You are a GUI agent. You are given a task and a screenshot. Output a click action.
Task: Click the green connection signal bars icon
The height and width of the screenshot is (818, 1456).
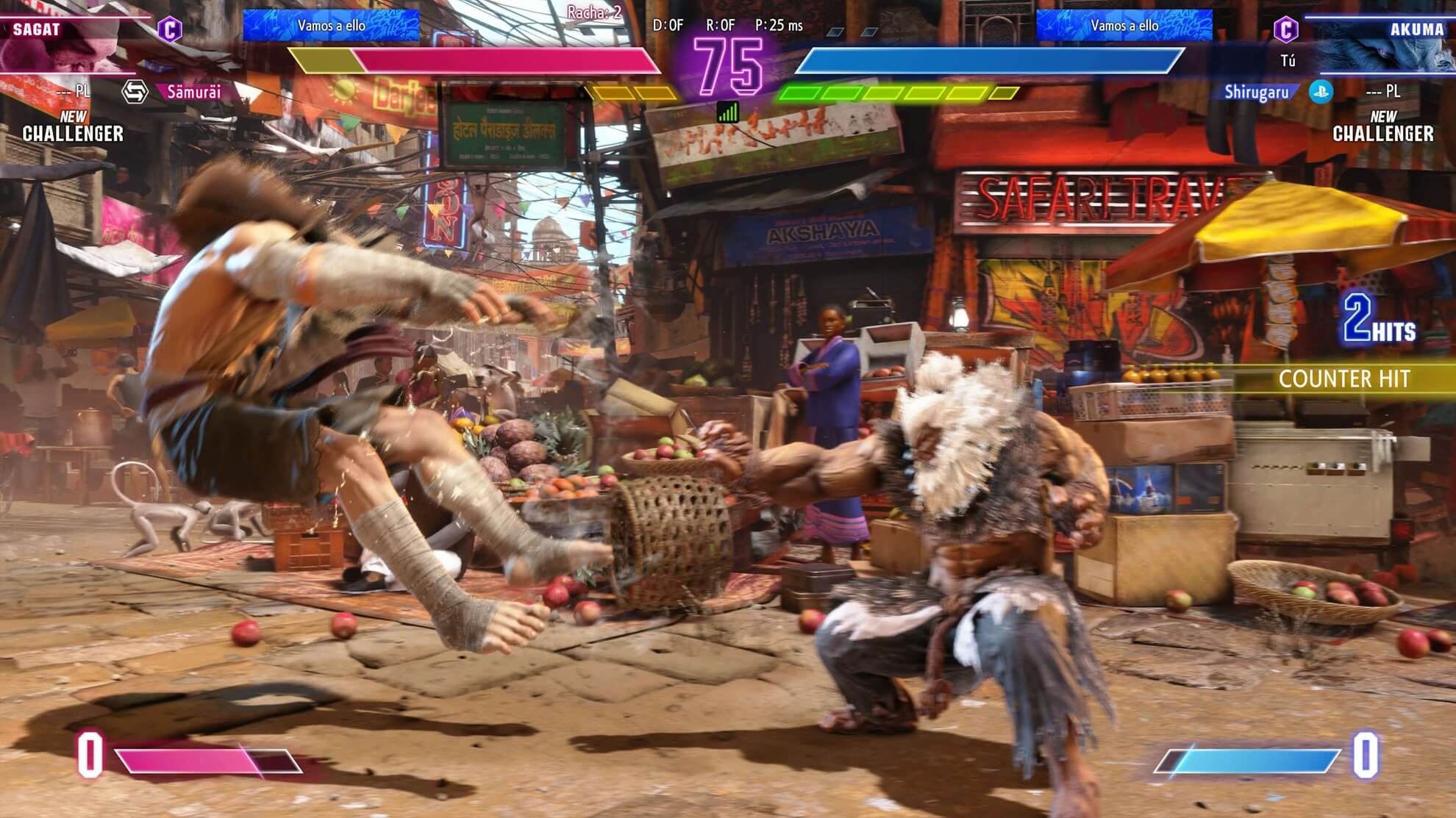(727, 112)
